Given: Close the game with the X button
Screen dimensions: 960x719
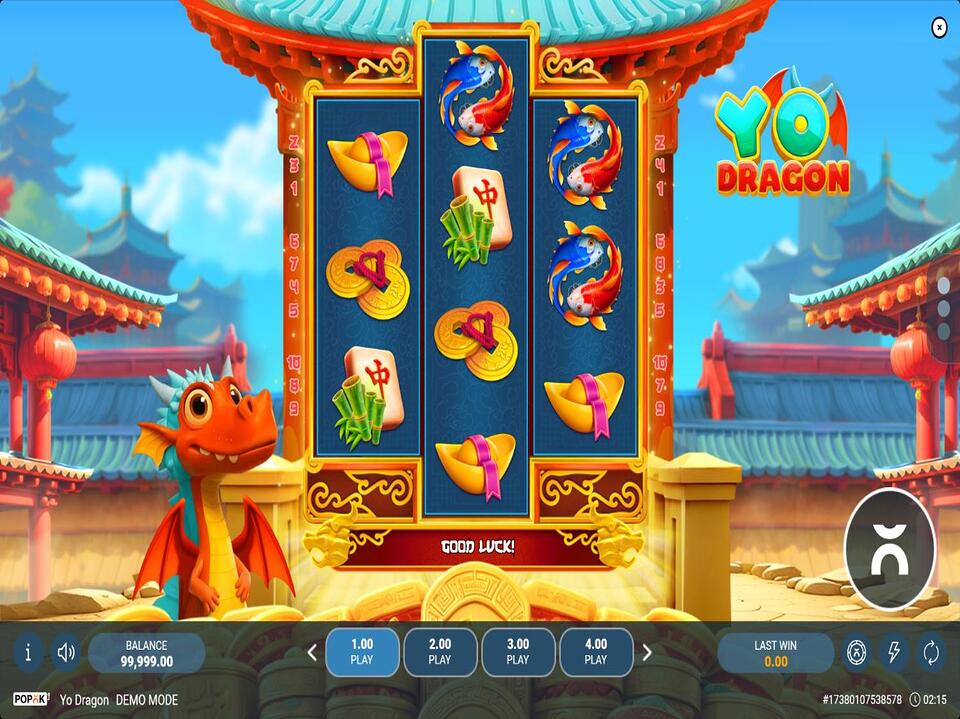Looking at the screenshot, I should [x=939, y=28].
